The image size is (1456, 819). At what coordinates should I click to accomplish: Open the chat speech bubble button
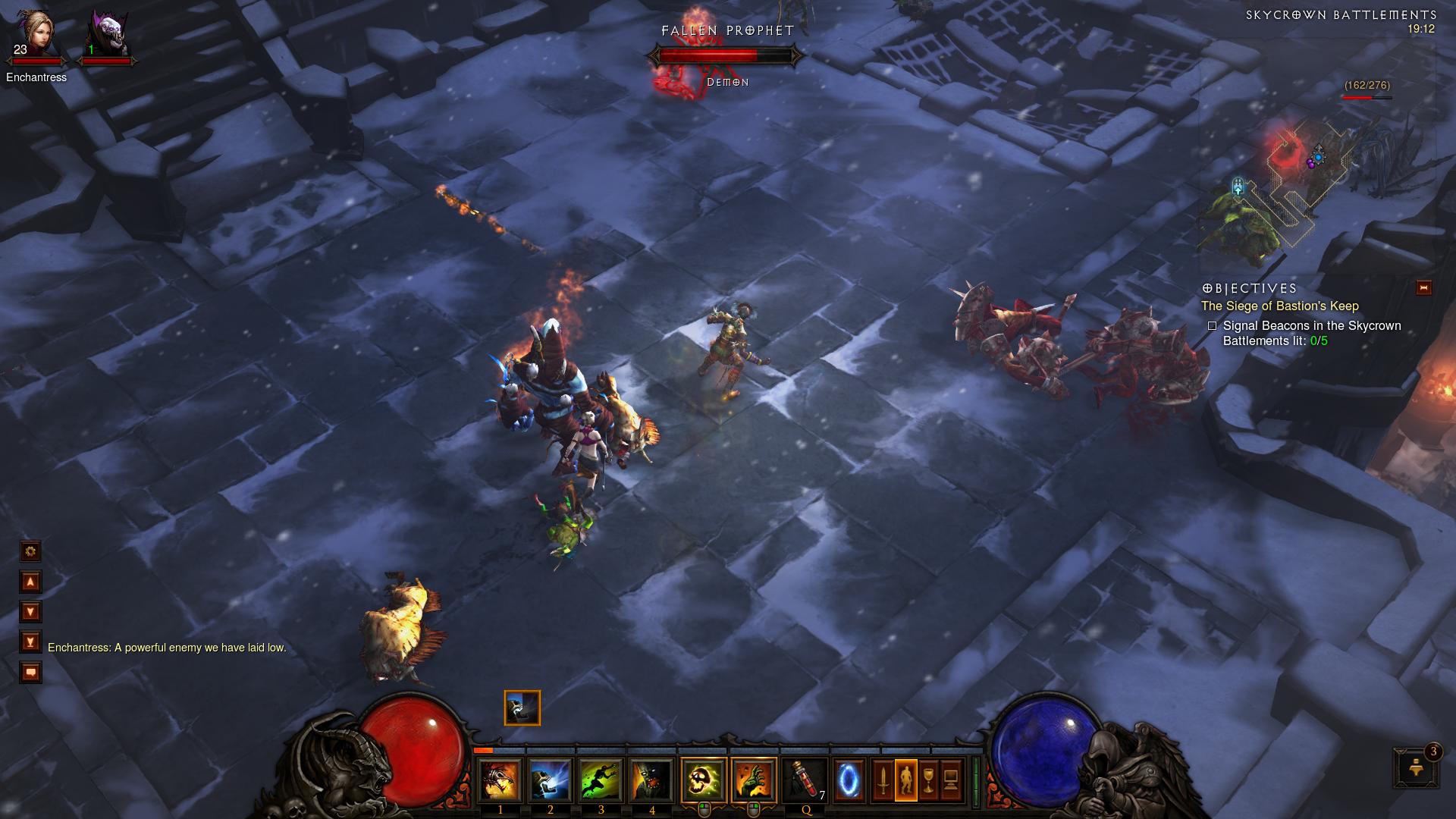pyautogui.click(x=30, y=672)
